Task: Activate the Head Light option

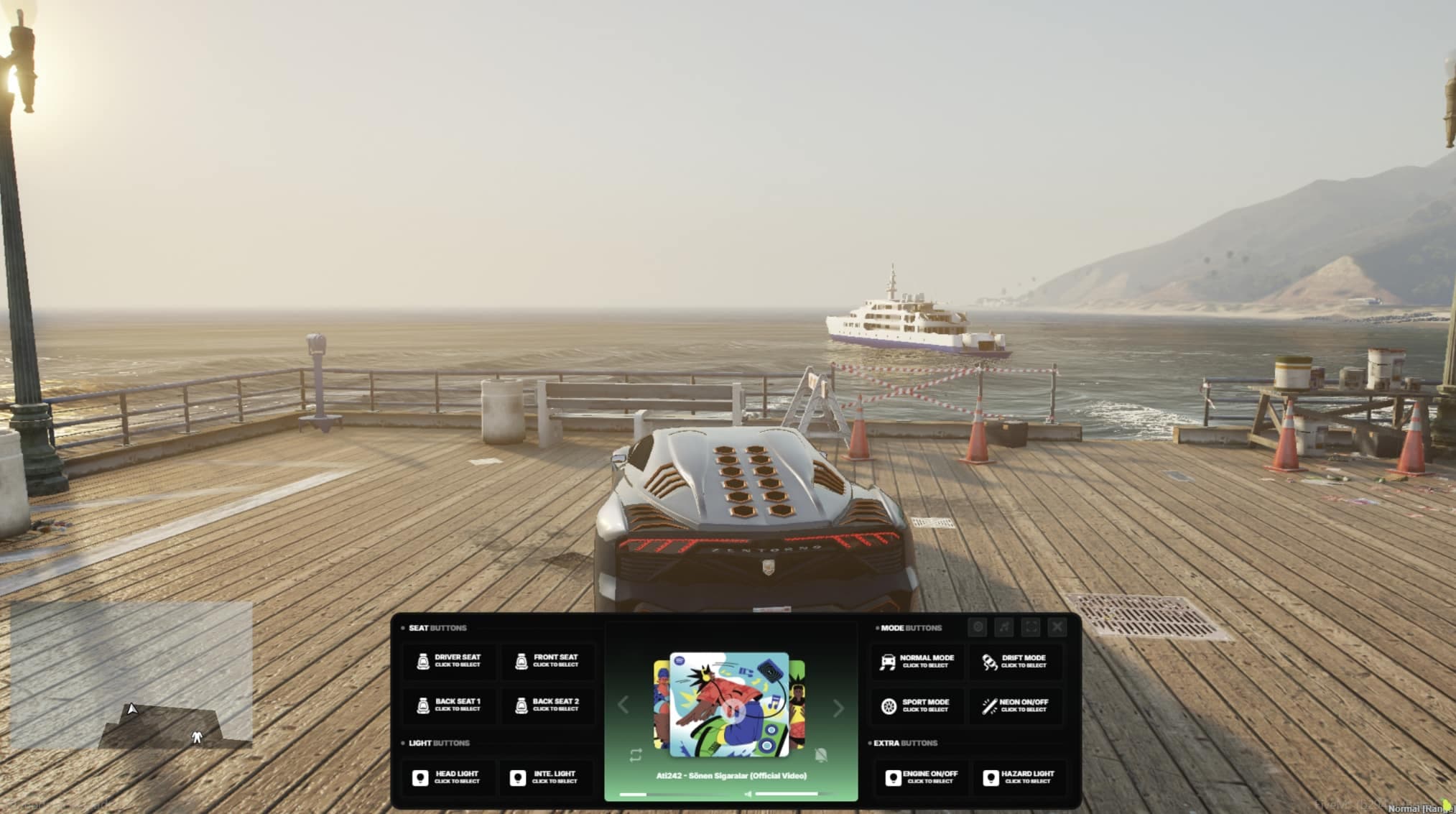Action: pos(422,777)
